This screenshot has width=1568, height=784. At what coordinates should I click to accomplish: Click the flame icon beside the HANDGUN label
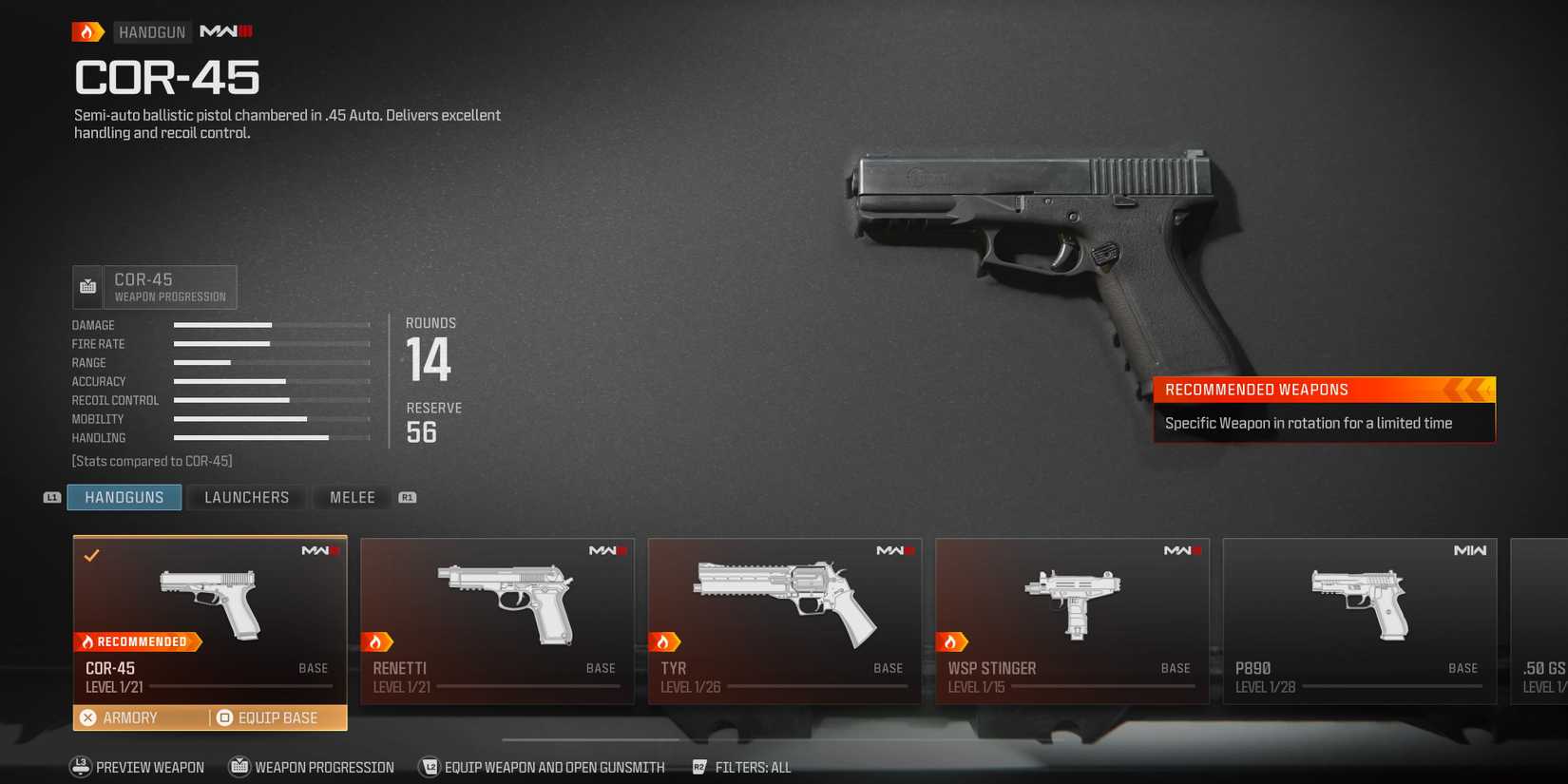point(86,31)
